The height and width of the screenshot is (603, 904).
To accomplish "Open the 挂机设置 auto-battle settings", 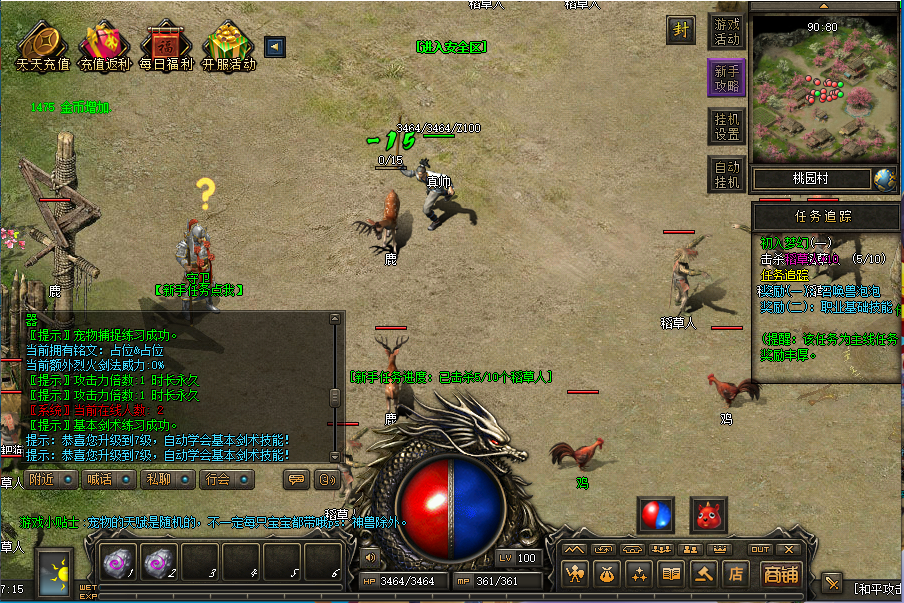I will (x=727, y=126).
